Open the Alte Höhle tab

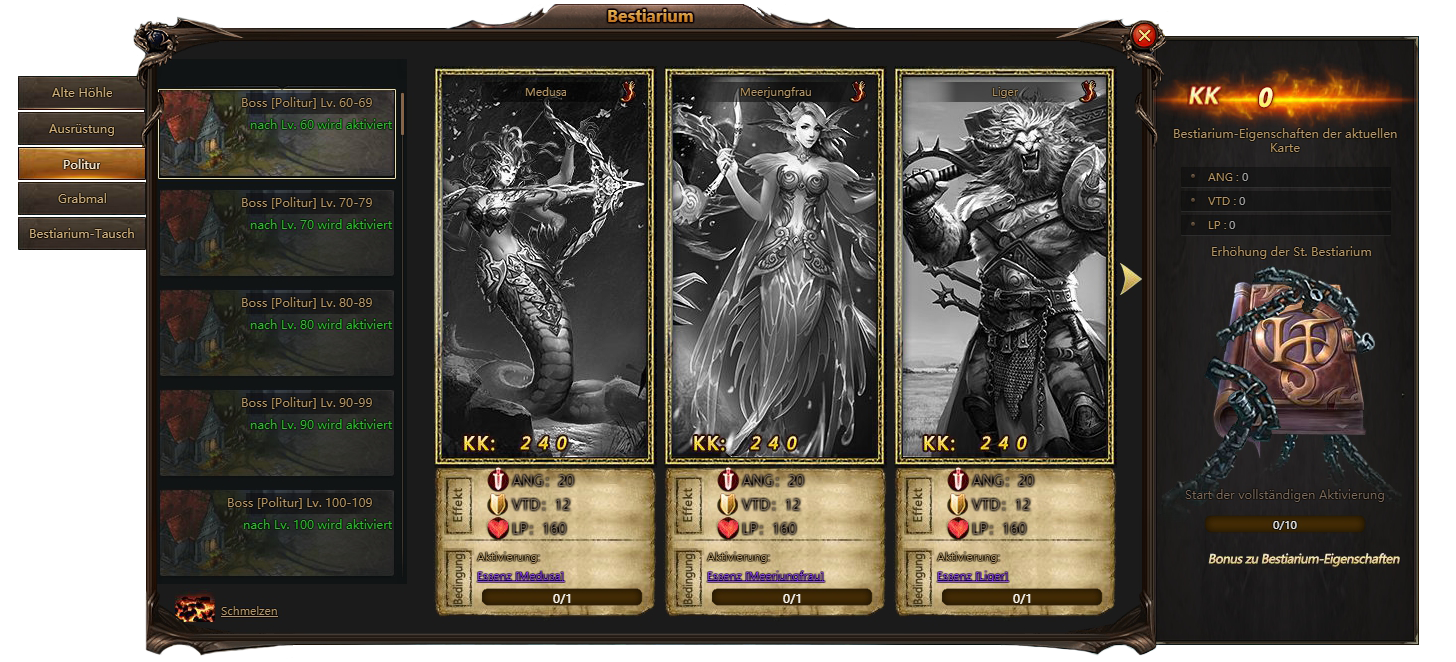coord(82,93)
